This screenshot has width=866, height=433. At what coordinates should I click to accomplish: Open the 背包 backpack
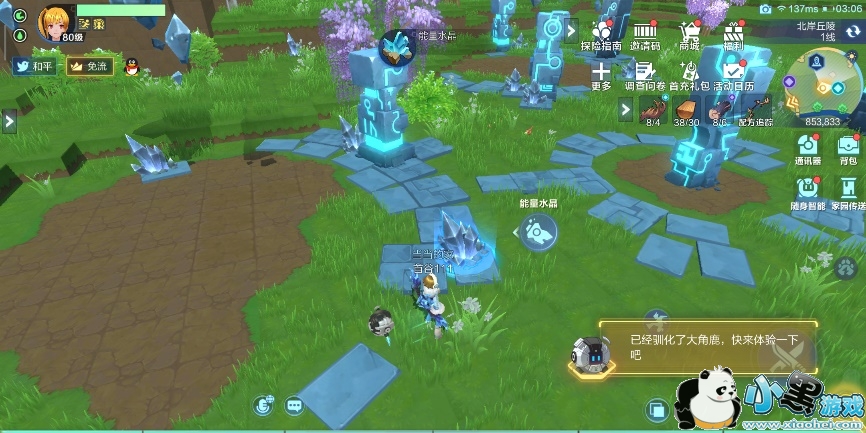[848, 147]
